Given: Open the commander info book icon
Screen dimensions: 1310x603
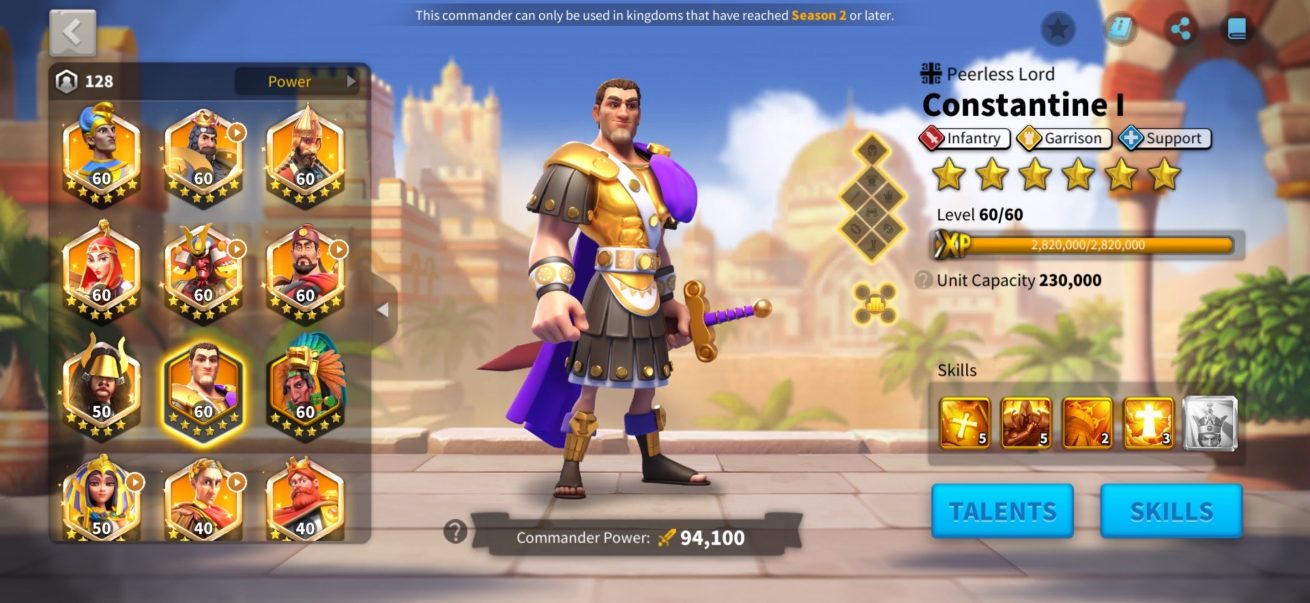Looking at the screenshot, I should point(1120,29).
